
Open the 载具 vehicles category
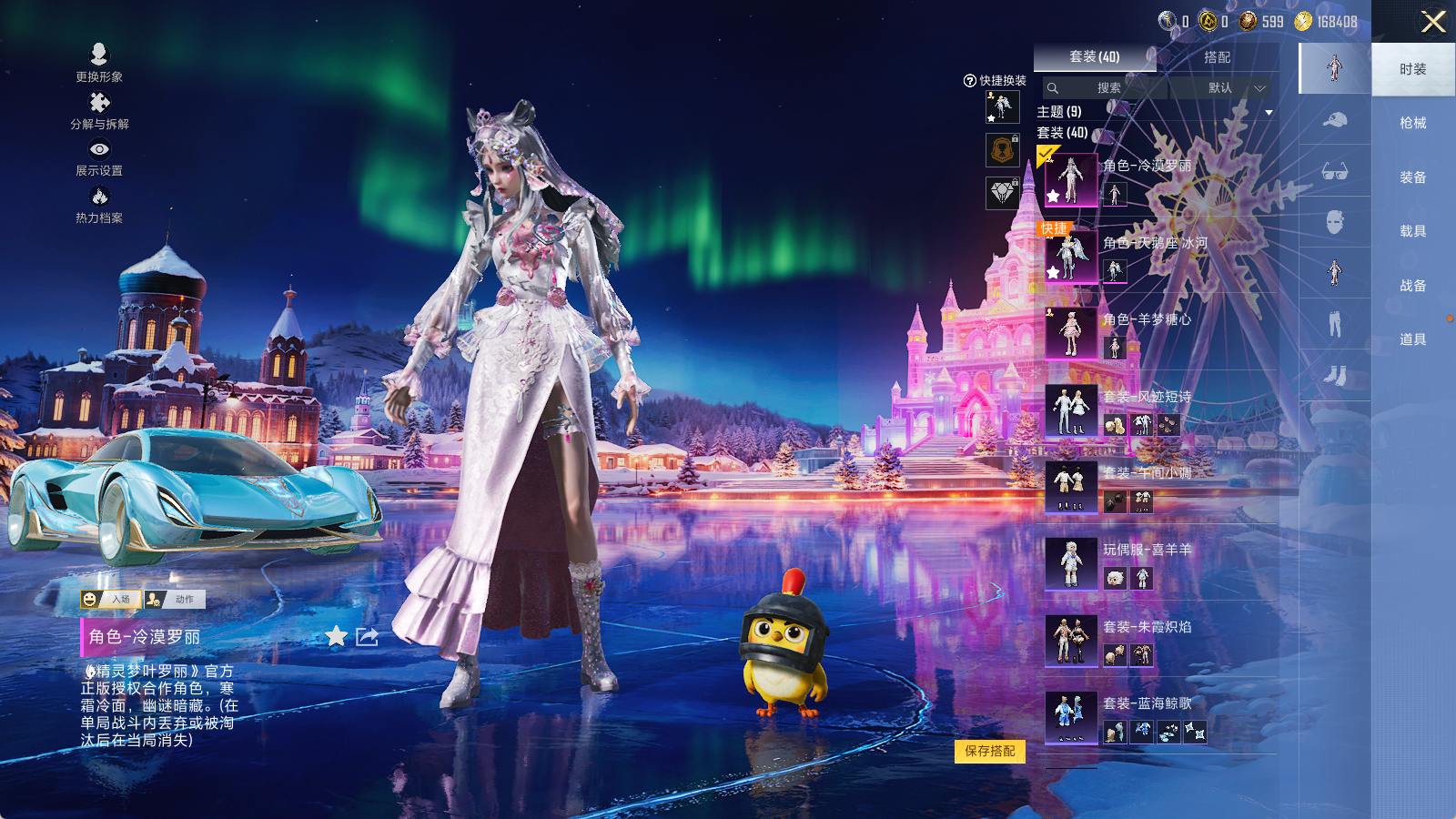click(1412, 231)
